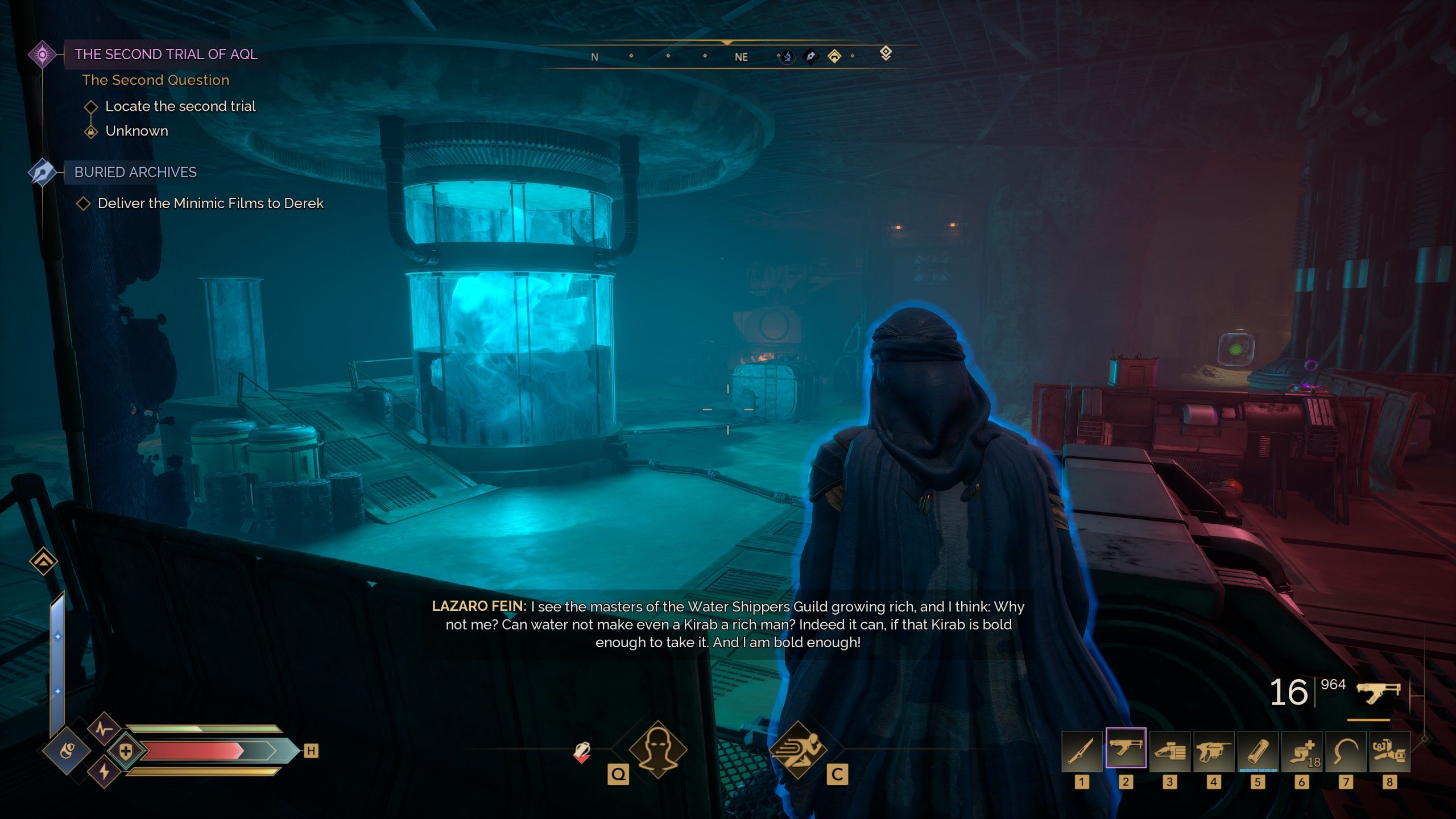1456x819 pixels.
Task: Select the Buried Archives quest tracker entry
Action: point(135,172)
